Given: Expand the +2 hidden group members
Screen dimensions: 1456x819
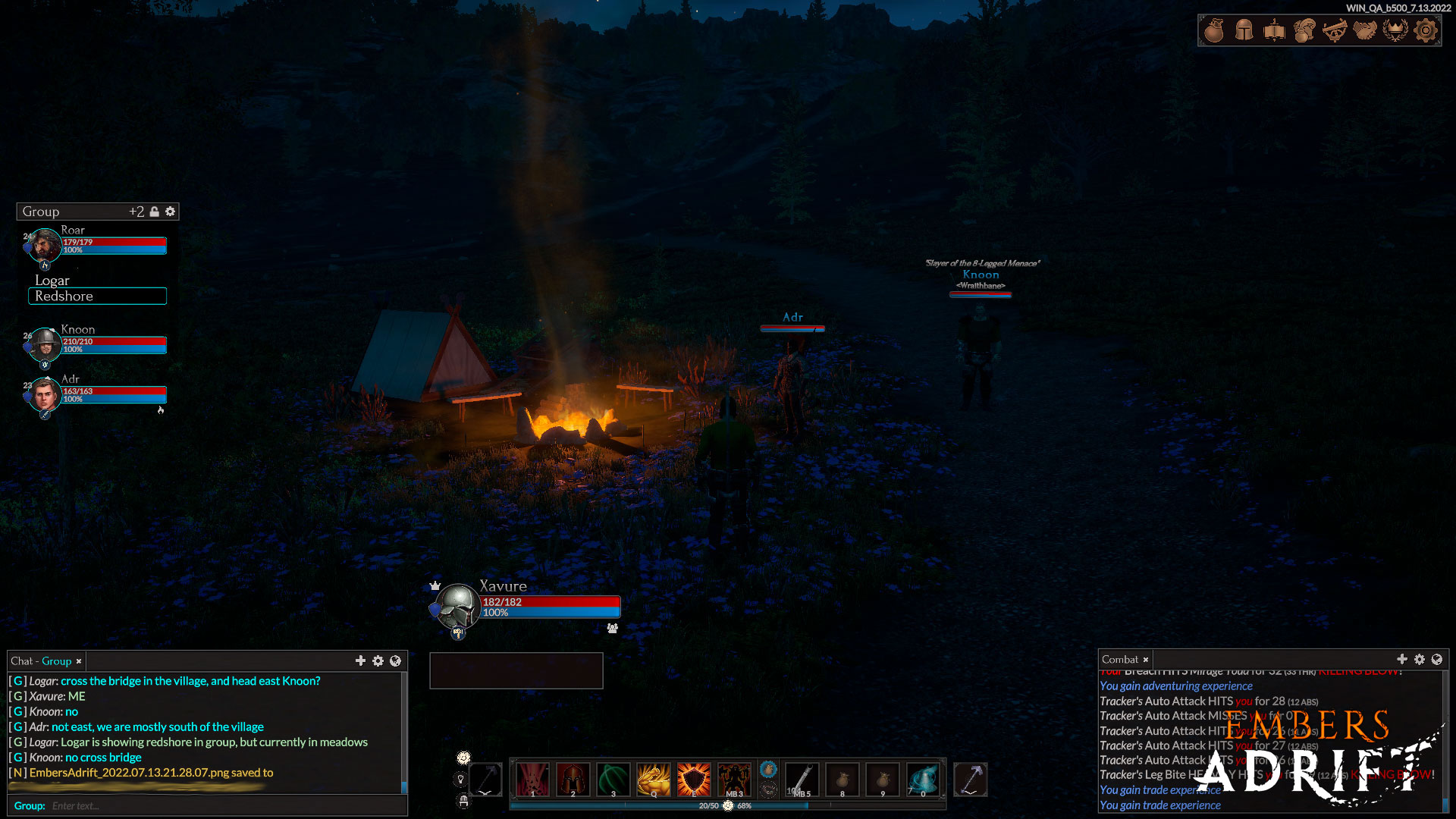Looking at the screenshot, I should pos(138,212).
